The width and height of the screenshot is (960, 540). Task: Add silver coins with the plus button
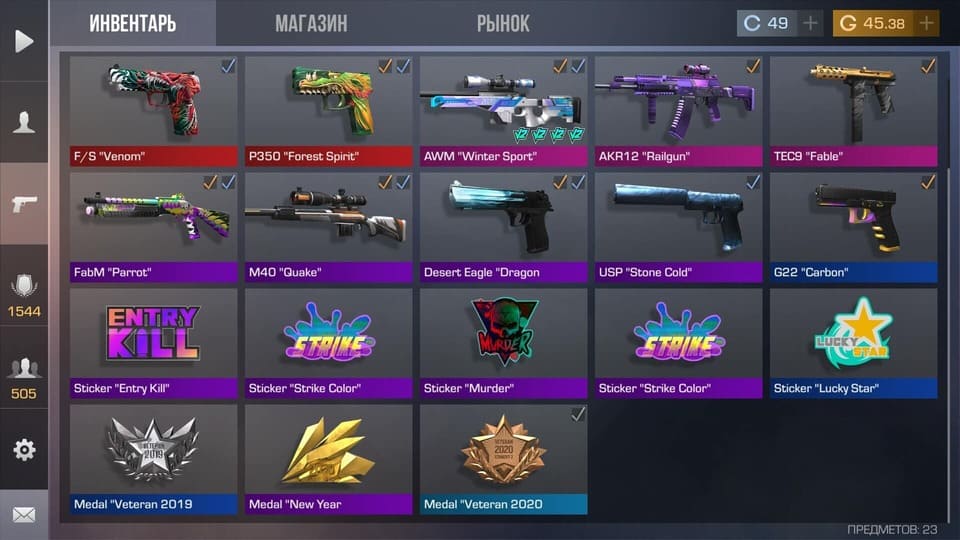coord(810,23)
